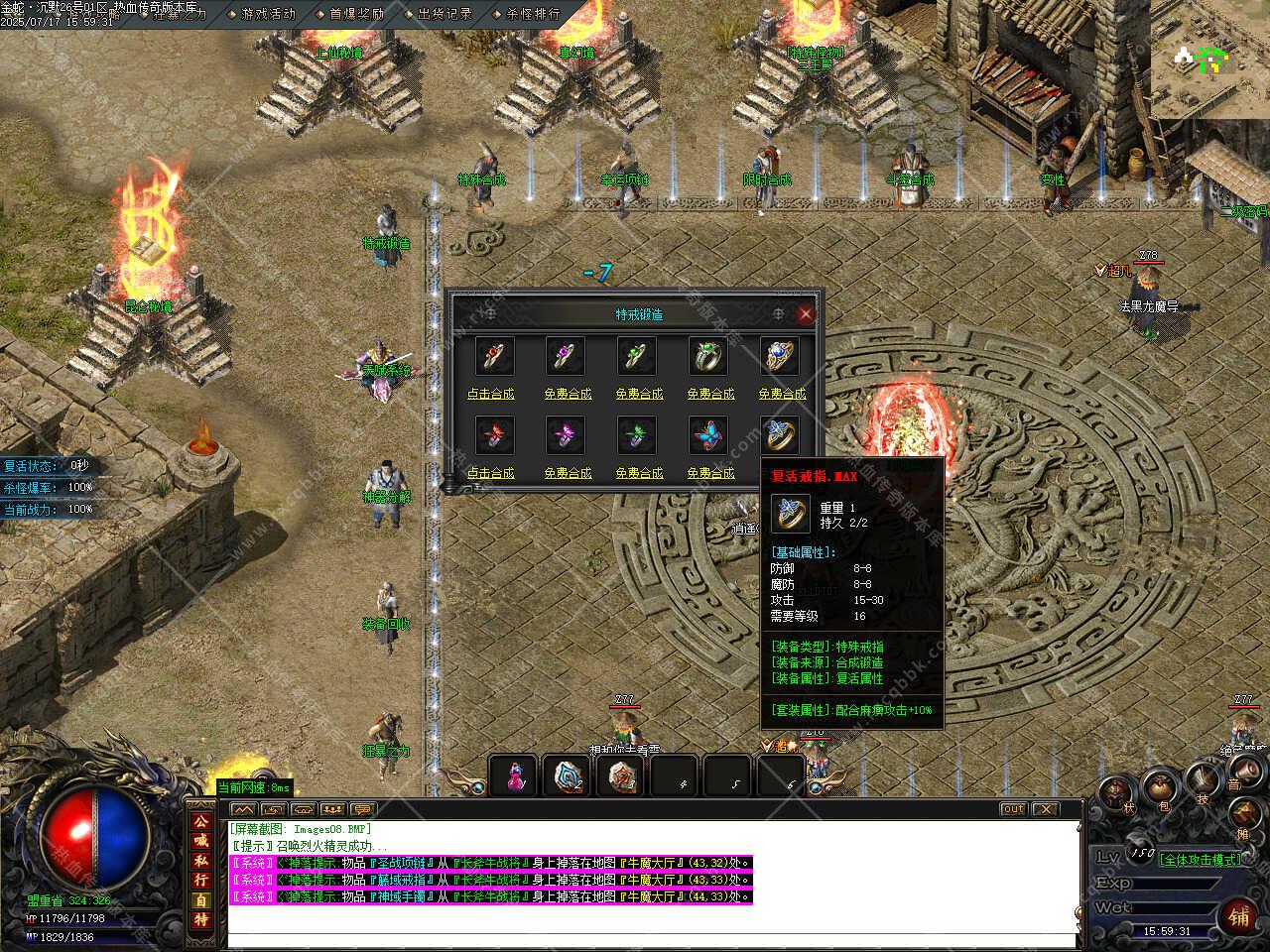Open the 首爆奖励 menu
This screenshot has height=952, width=1270.
[x=356, y=14]
